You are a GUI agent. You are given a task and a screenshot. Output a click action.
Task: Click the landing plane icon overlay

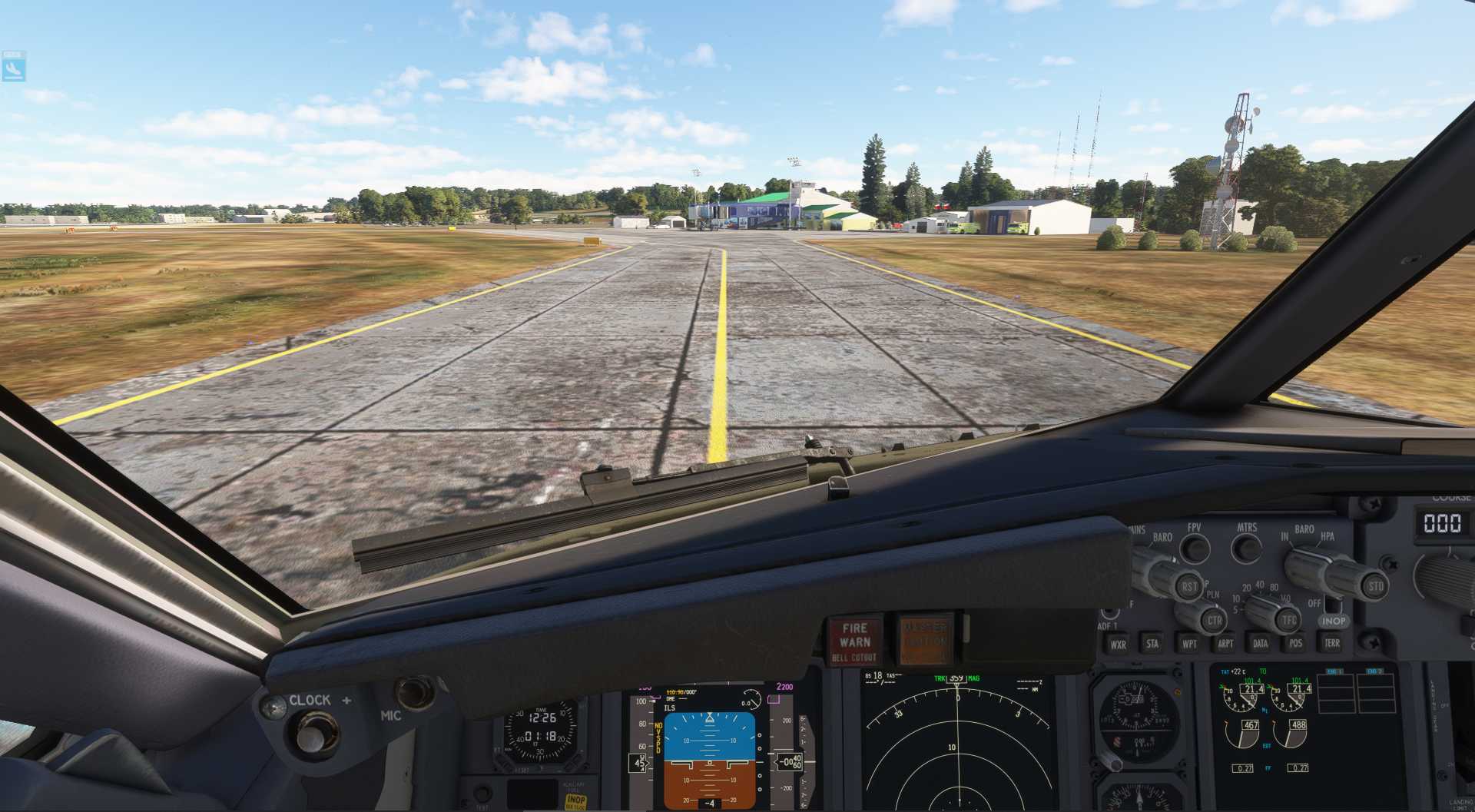pyautogui.click(x=14, y=67)
